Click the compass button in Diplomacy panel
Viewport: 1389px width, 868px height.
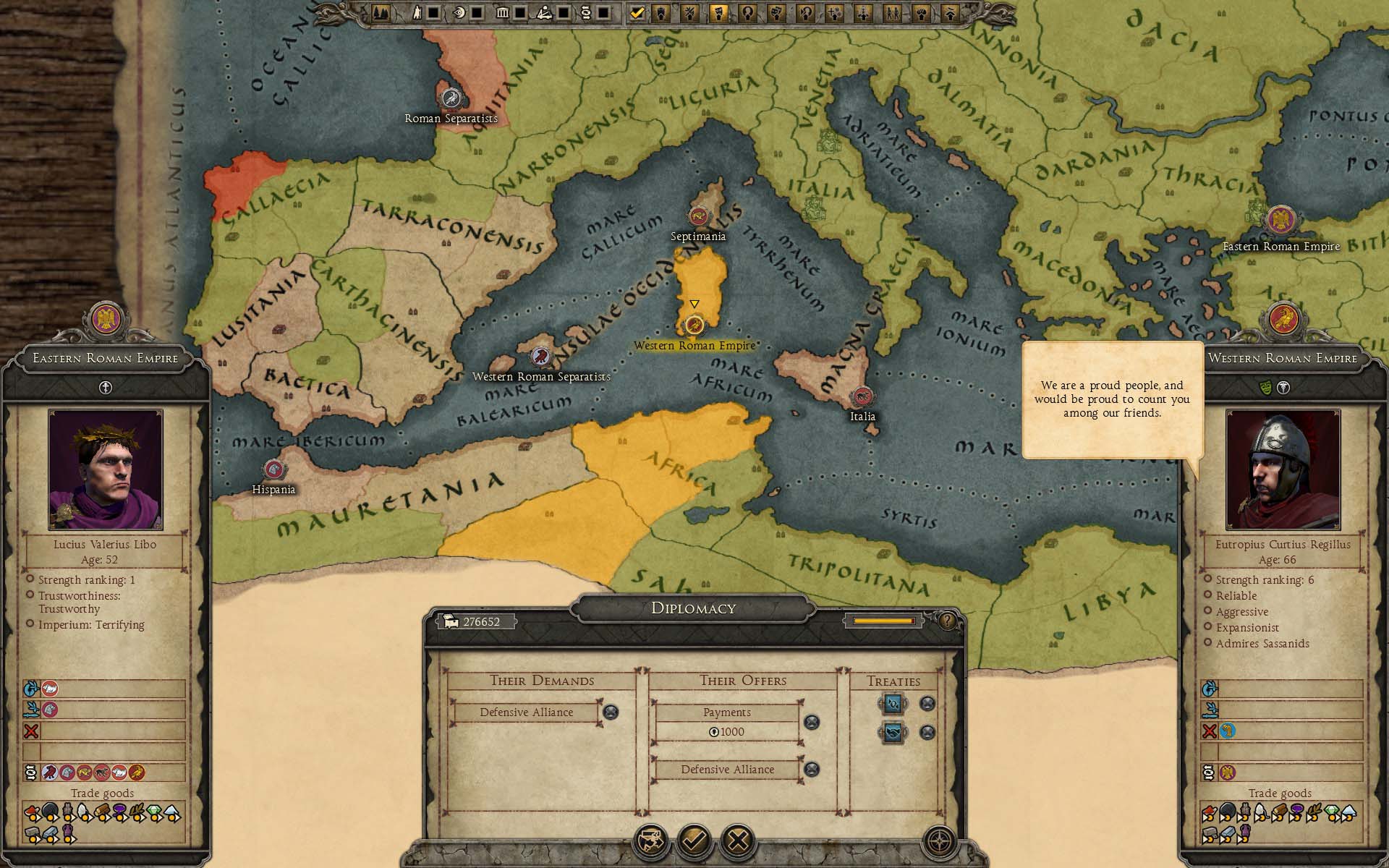(x=939, y=841)
